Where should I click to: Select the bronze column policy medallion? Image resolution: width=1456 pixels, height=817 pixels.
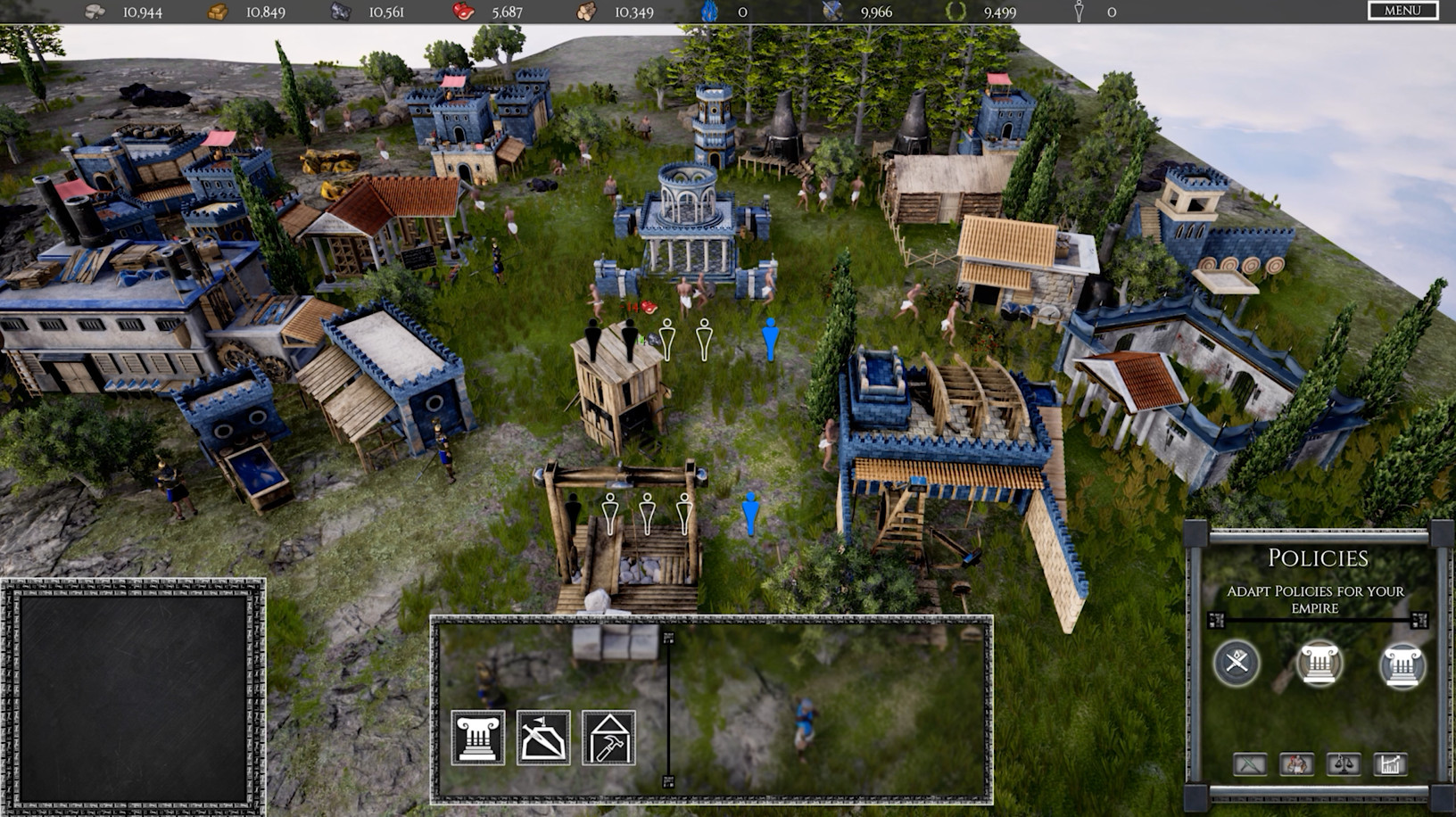1319,664
